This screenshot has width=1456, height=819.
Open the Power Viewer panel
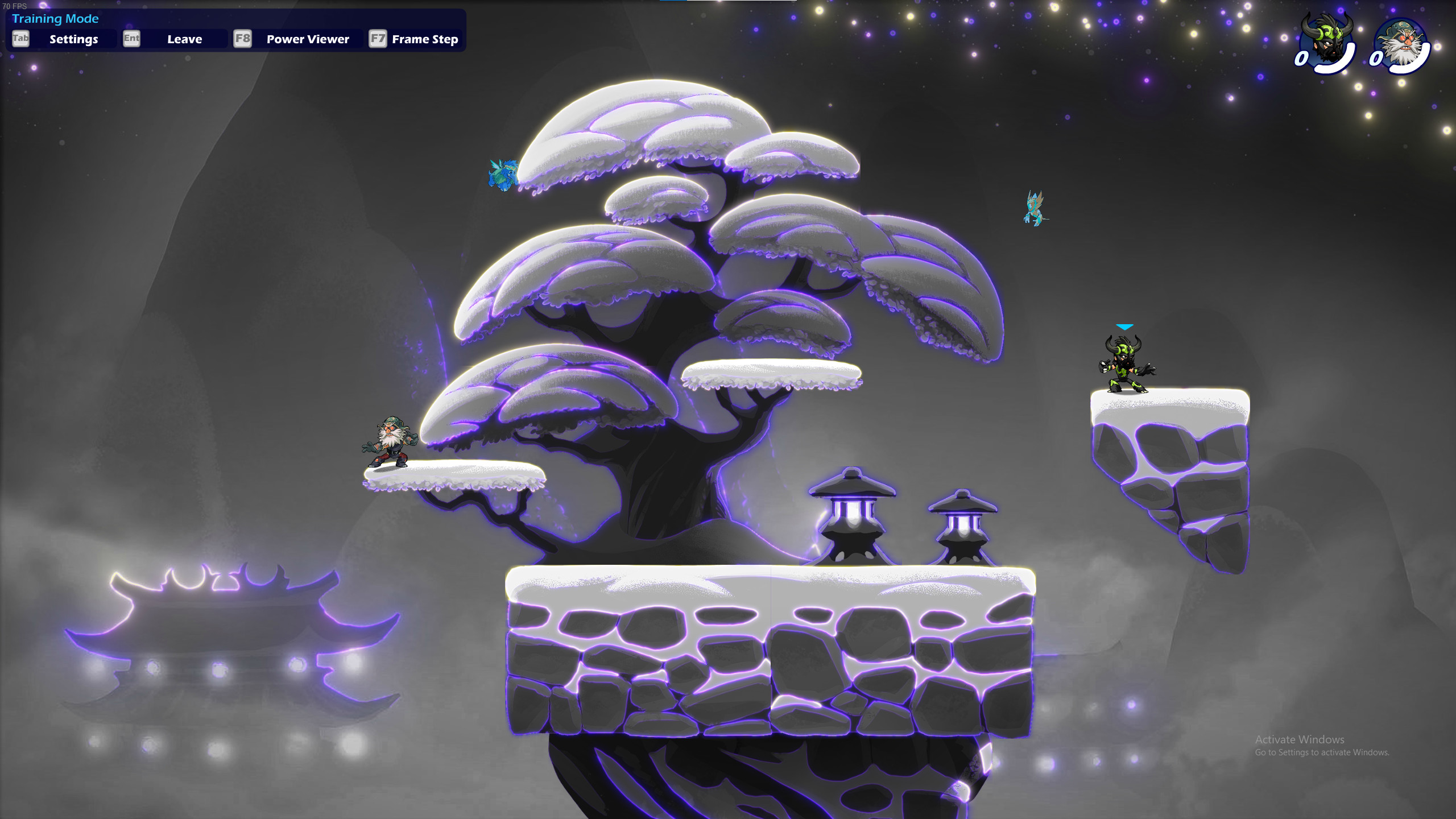point(307,39)
